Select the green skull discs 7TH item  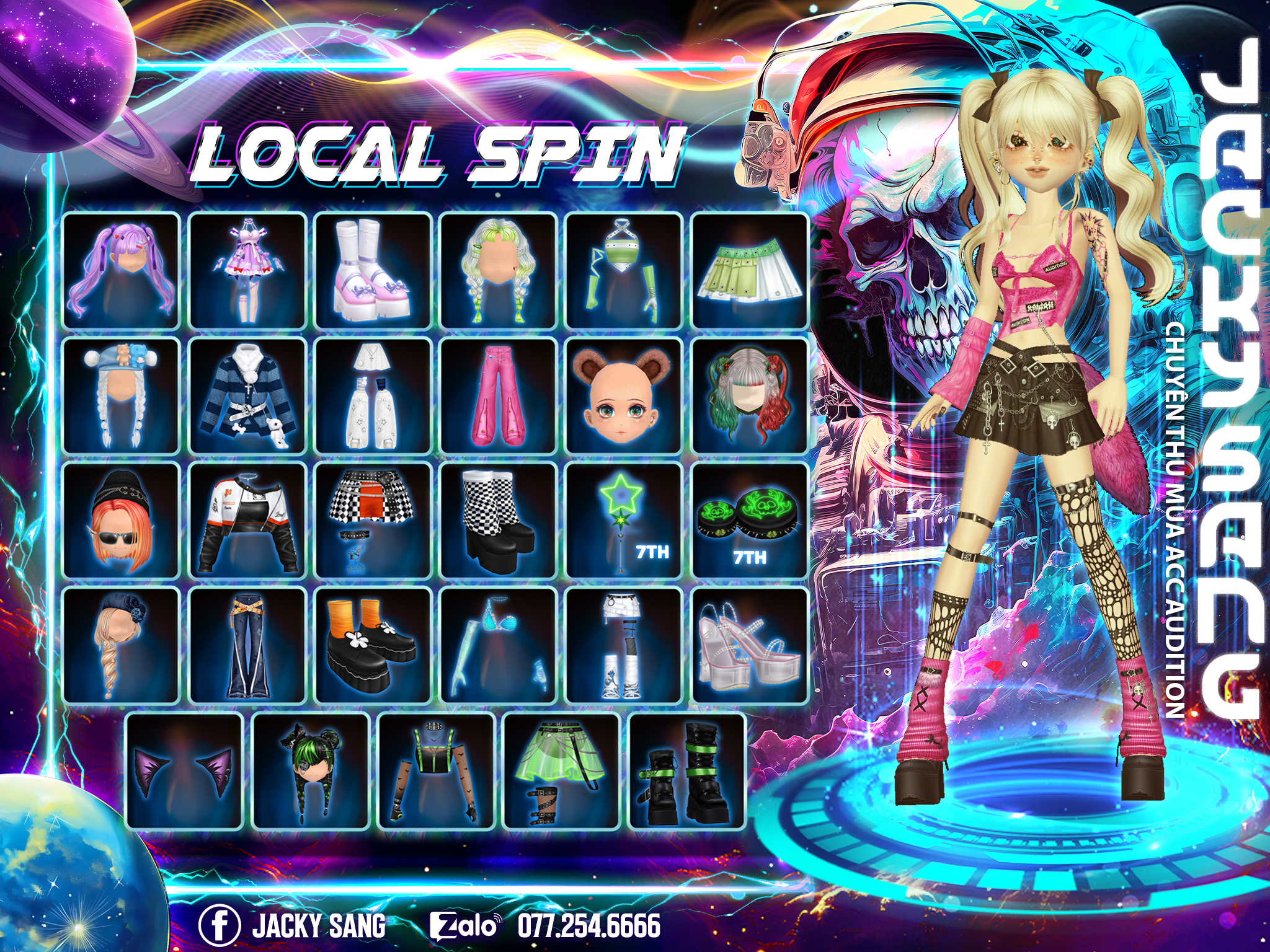tap(750, 521)
